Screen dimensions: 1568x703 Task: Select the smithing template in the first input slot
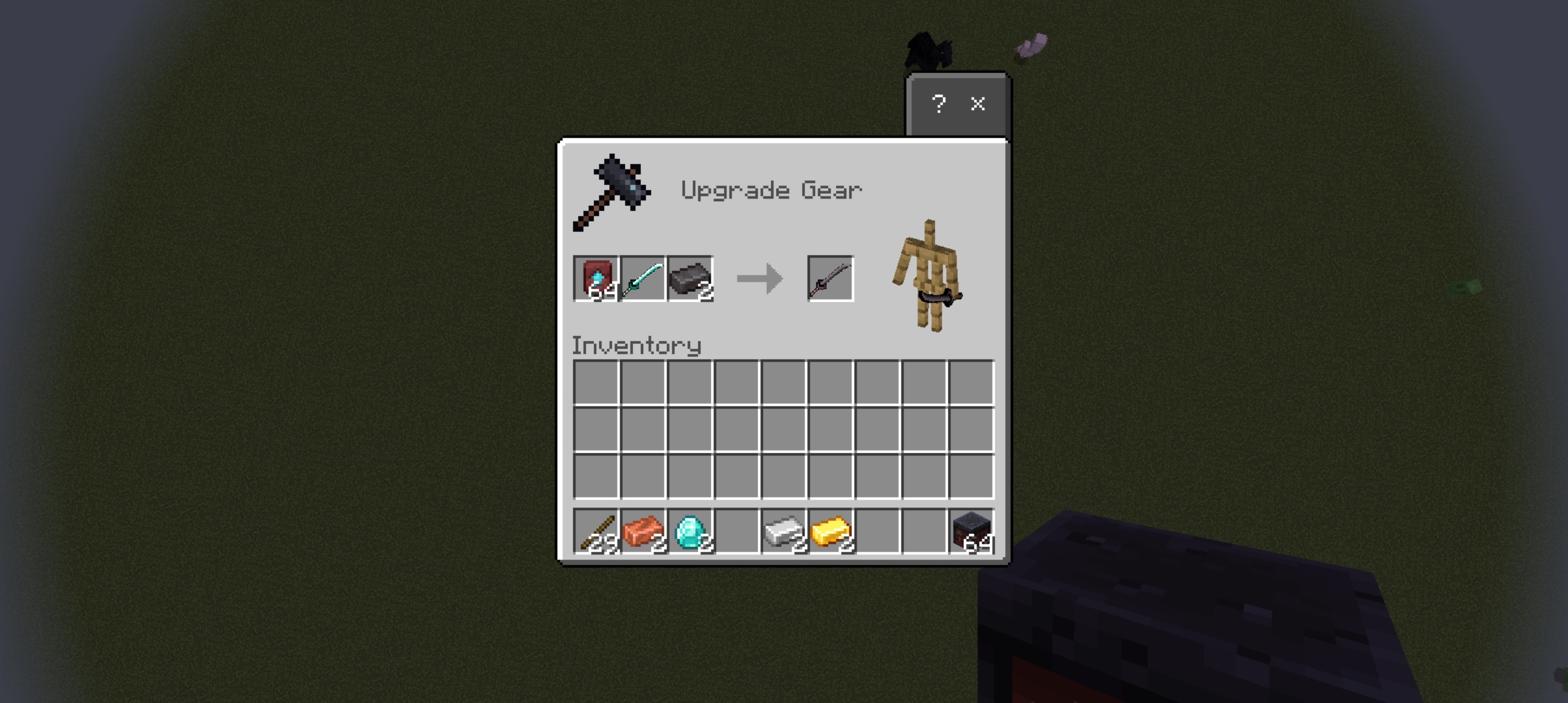tap(595, 279)
